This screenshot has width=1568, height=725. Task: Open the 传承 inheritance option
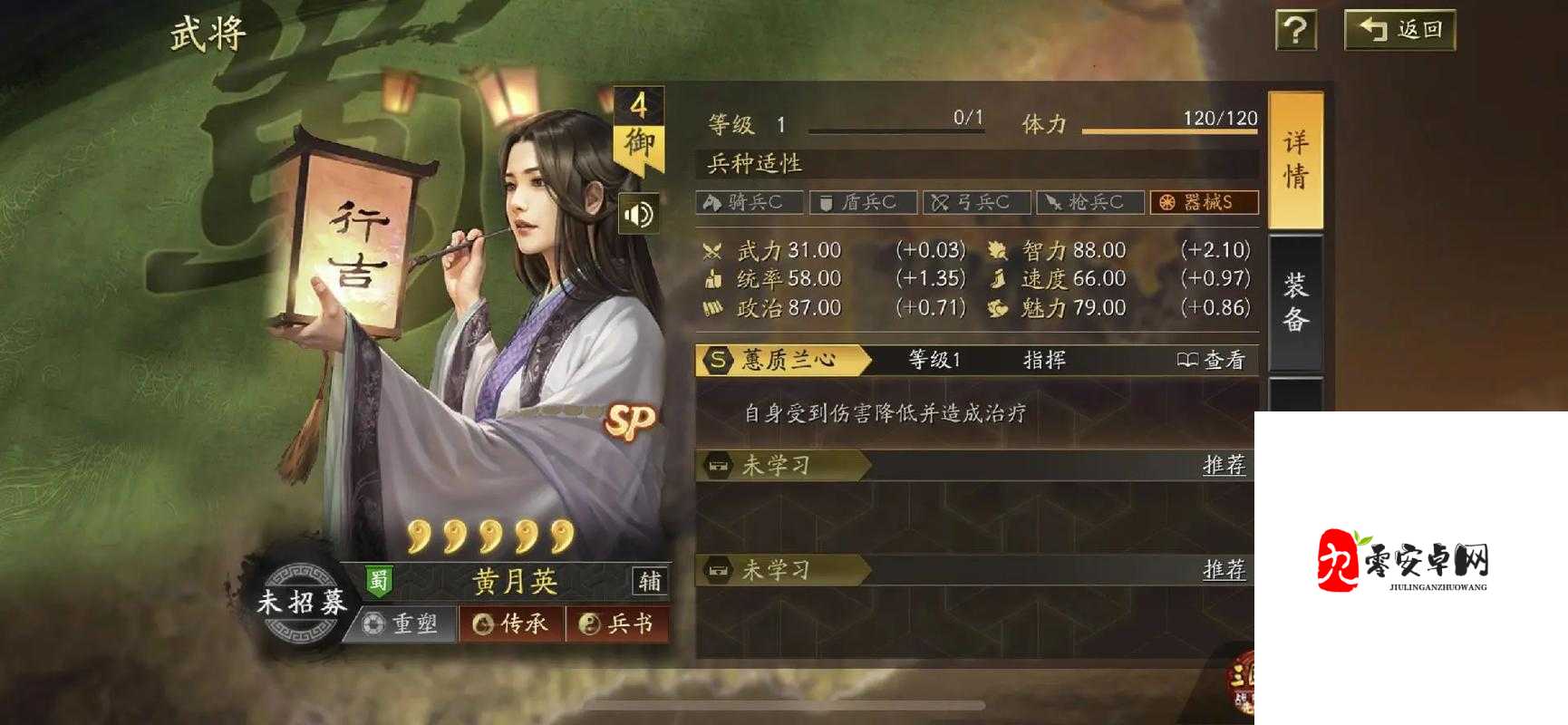click(x=514, y=622)
